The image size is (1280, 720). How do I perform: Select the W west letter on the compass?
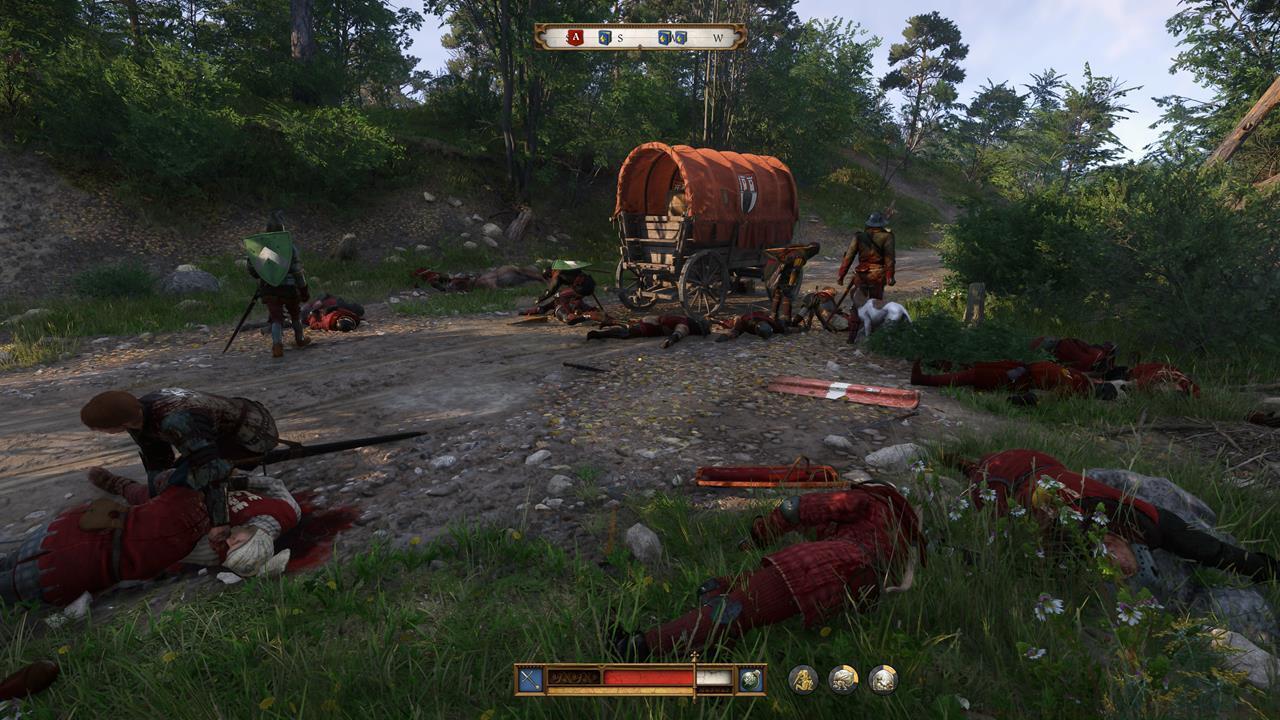point(718,38)
